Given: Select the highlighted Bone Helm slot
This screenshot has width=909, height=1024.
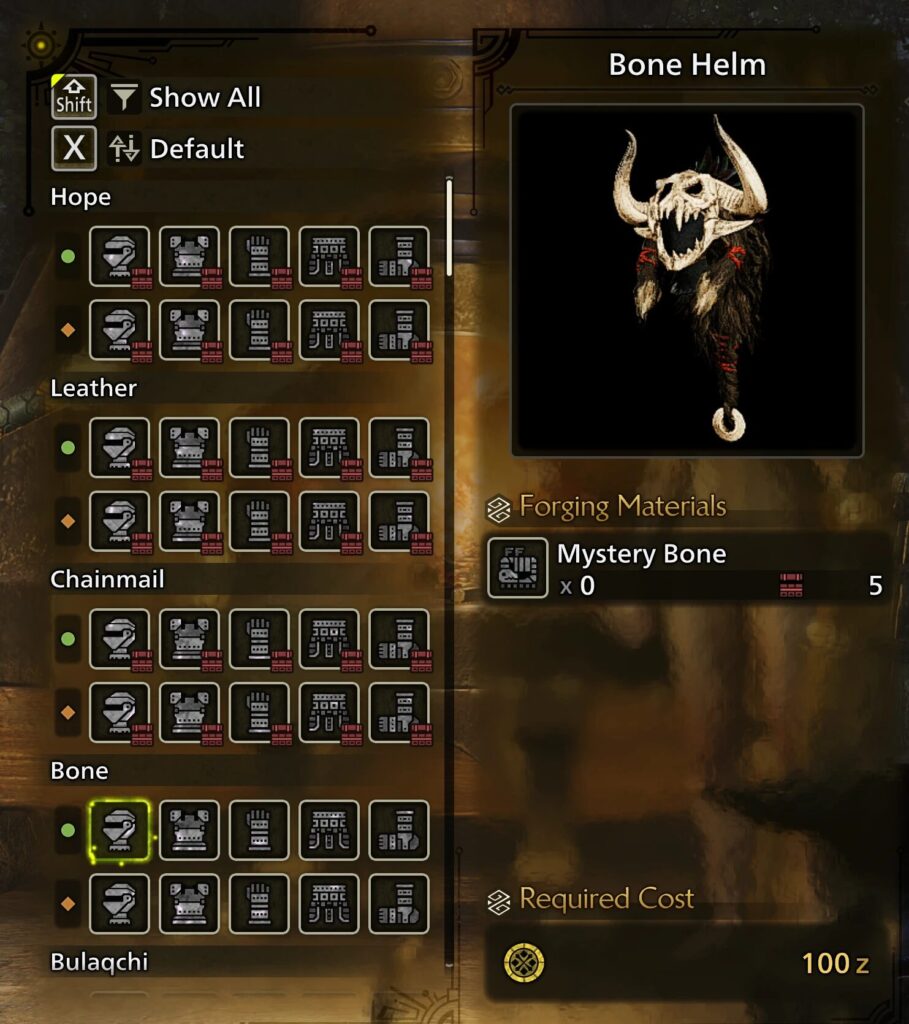Looking at the screenshot, I should 120,830.
